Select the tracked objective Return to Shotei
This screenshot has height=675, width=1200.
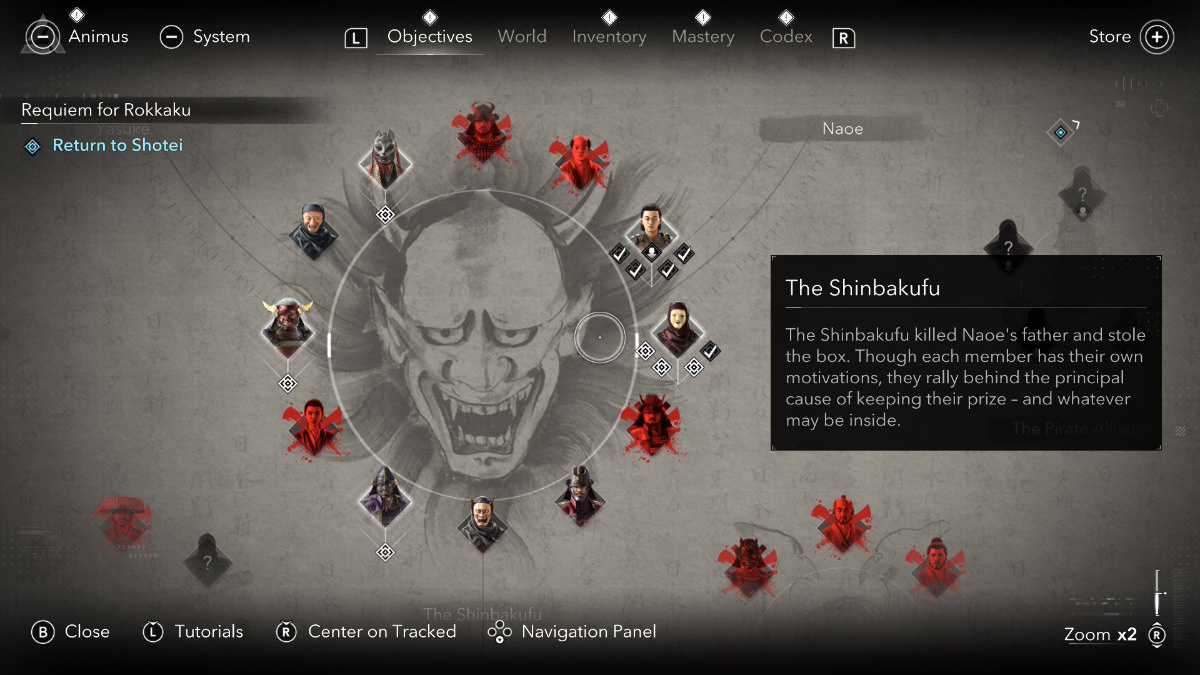[117, 146]
